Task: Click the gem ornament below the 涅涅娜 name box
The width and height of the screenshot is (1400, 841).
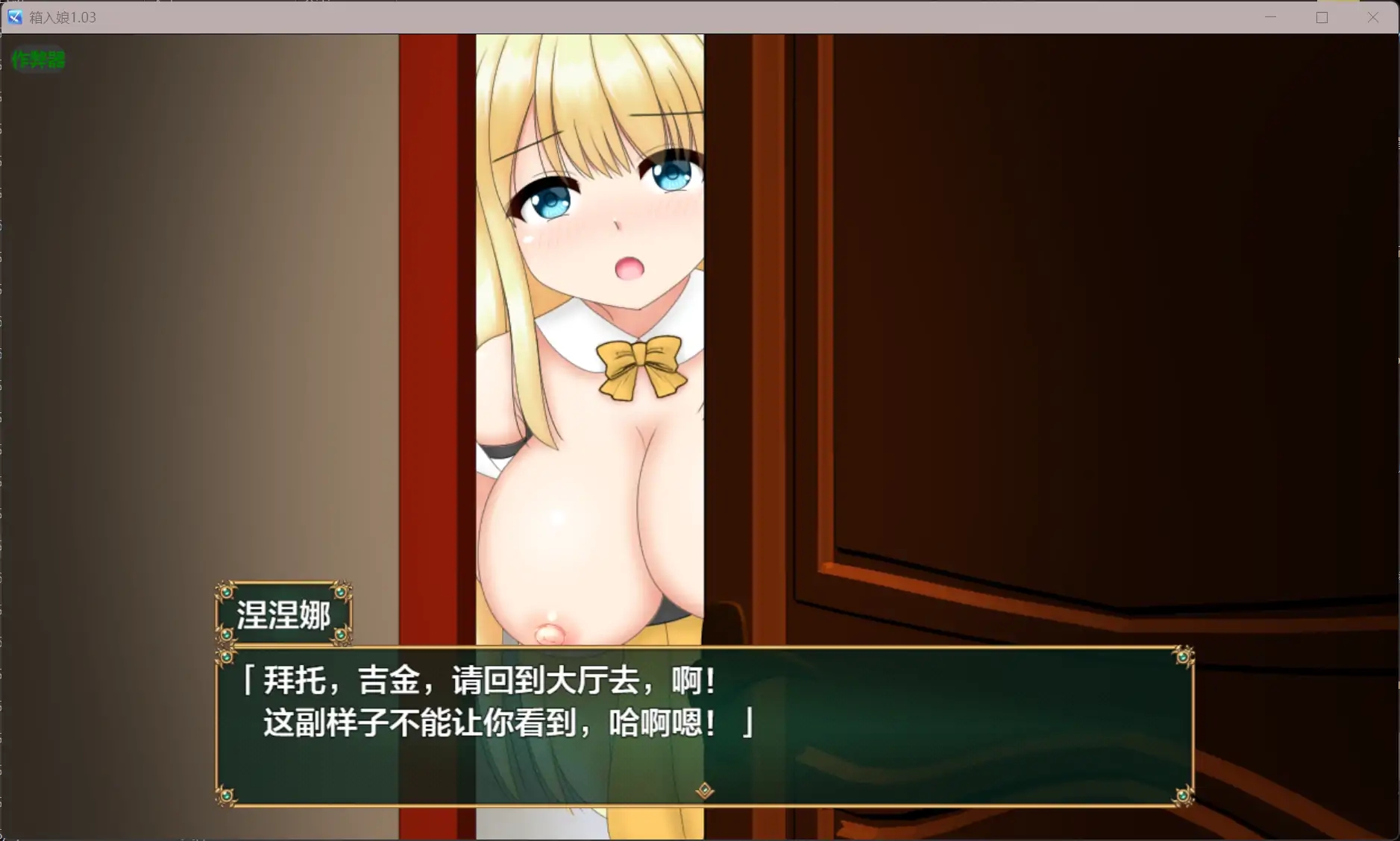Action: tap(225, 637)
